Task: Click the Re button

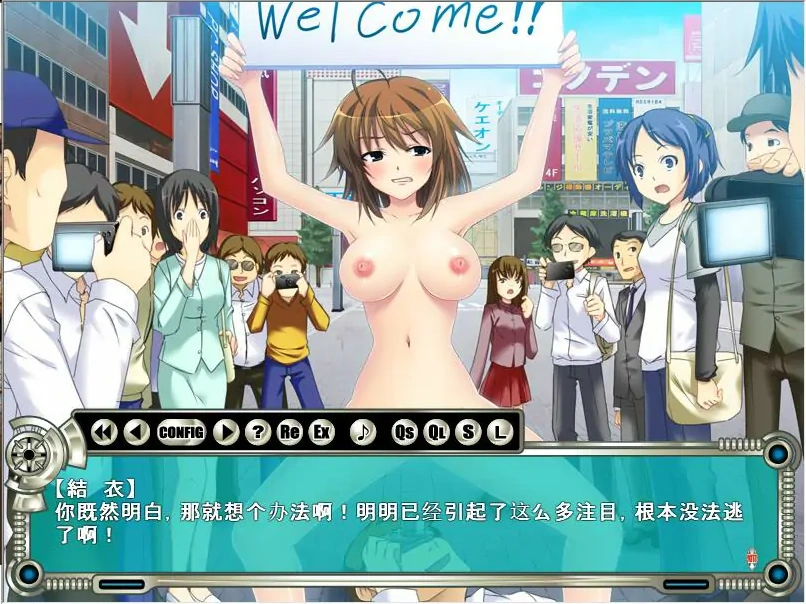Action: (290, 432)
